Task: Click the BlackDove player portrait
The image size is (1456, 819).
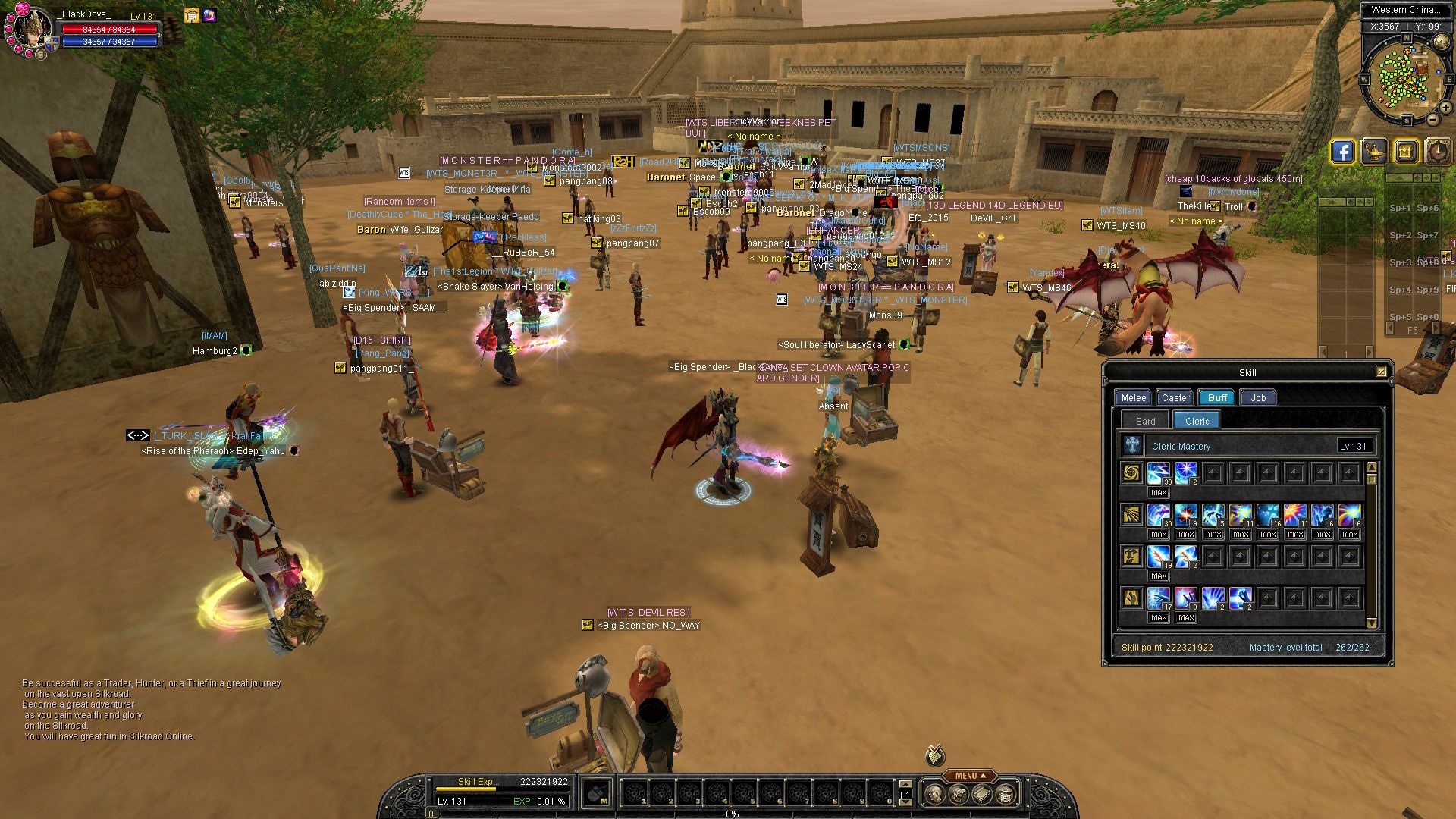Action: [32, 29]
